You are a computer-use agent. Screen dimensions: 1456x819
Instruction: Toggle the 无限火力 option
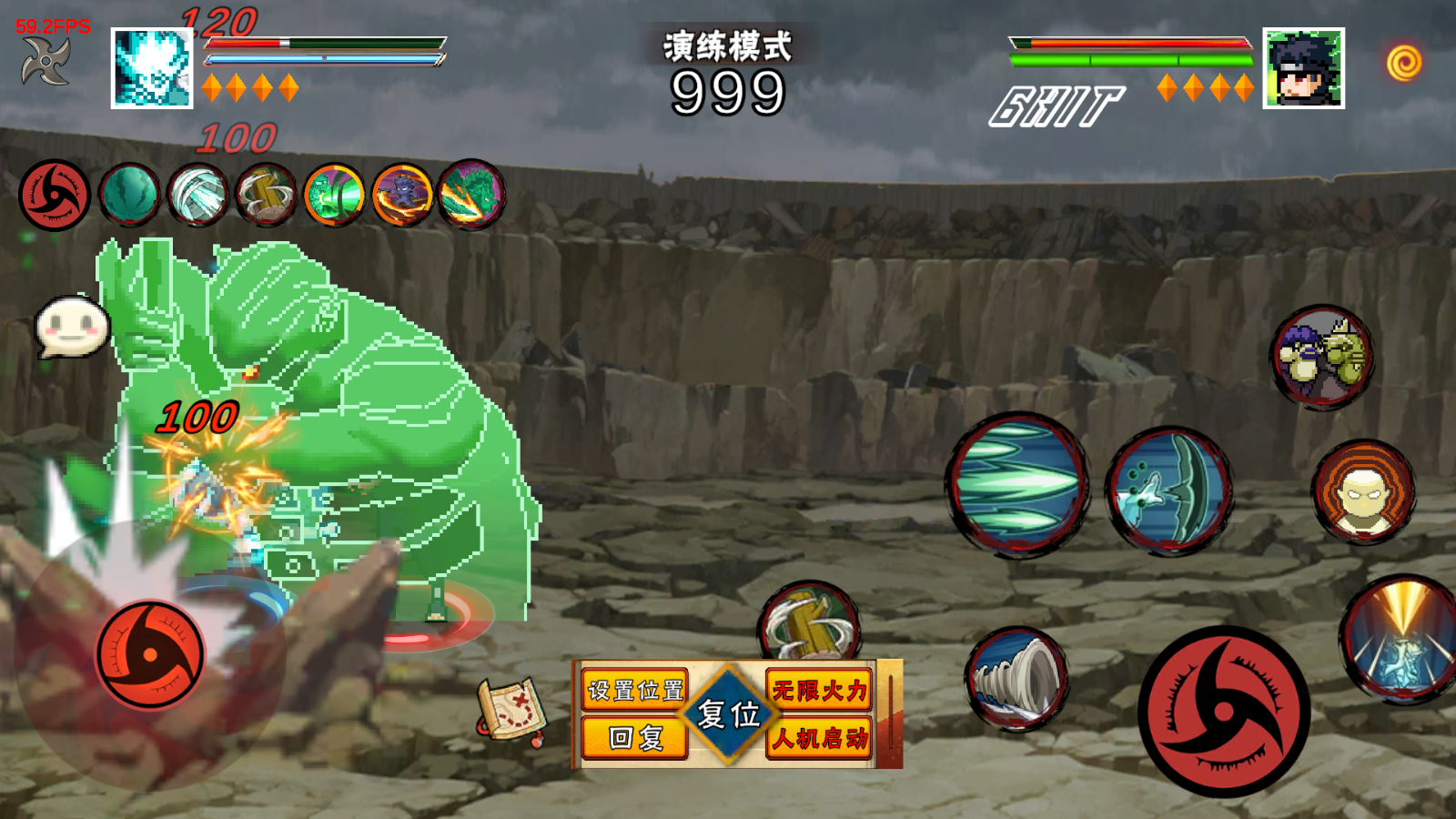coord(819,691)
